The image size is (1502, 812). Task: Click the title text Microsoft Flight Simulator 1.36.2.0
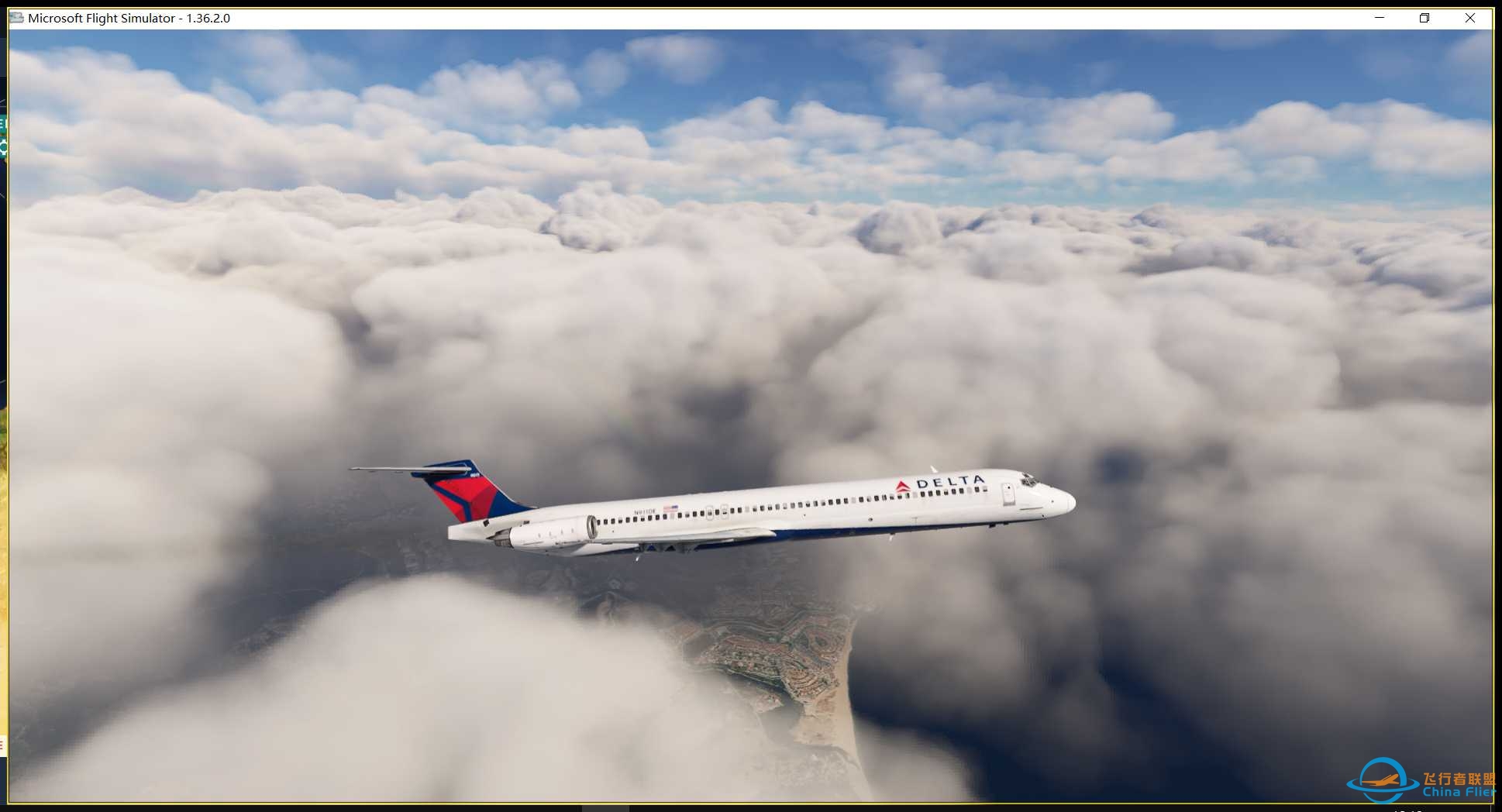[128, 18]
